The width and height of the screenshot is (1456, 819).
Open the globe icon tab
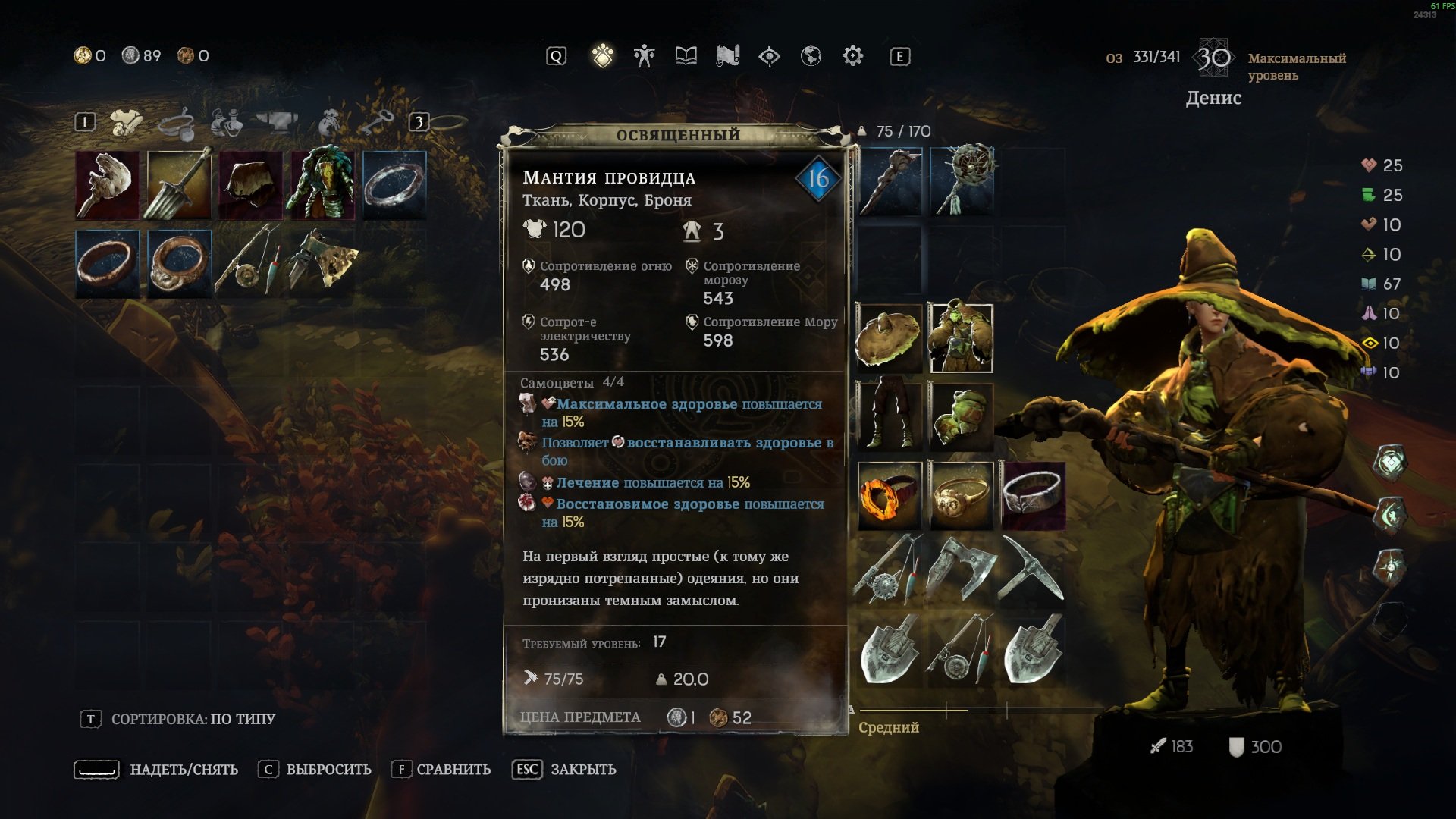[811, 56]
